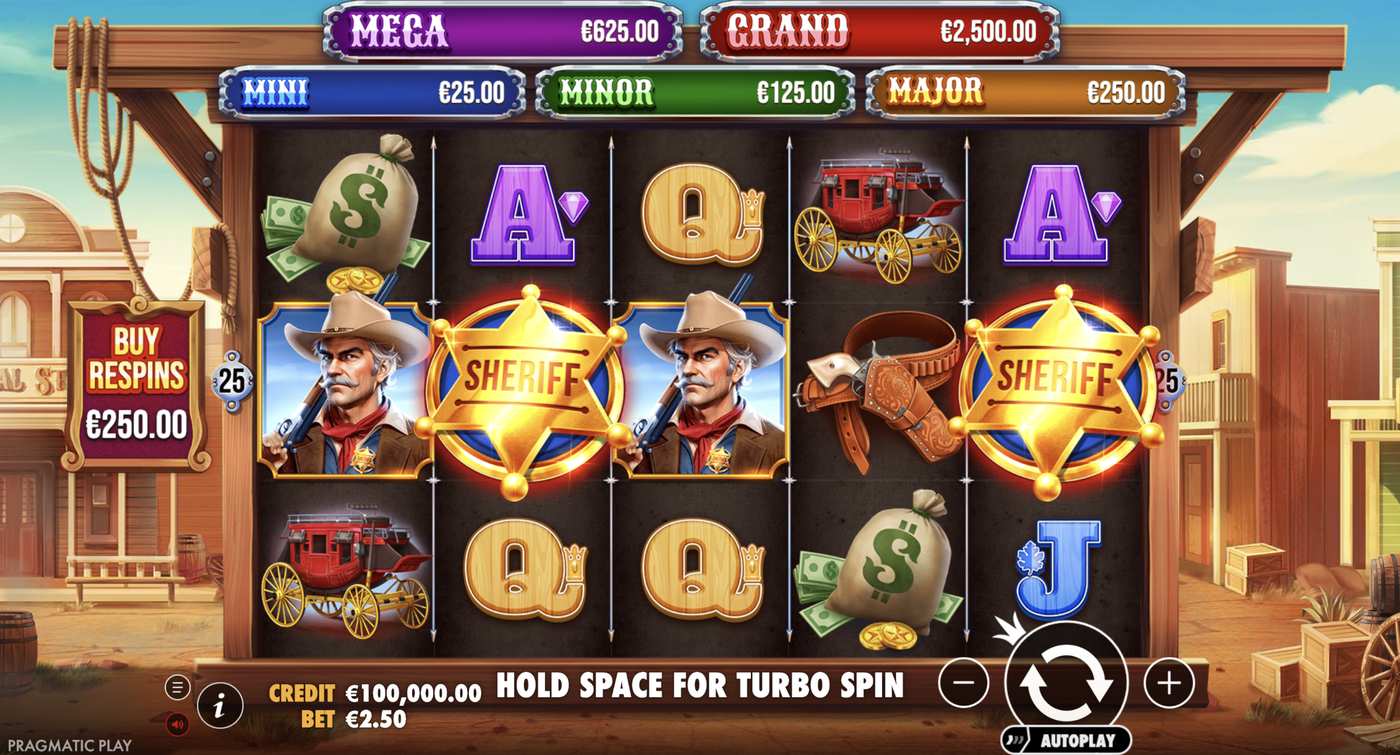
Task: Open the hamburger menu icon
Action: click(x=178, y=687)
